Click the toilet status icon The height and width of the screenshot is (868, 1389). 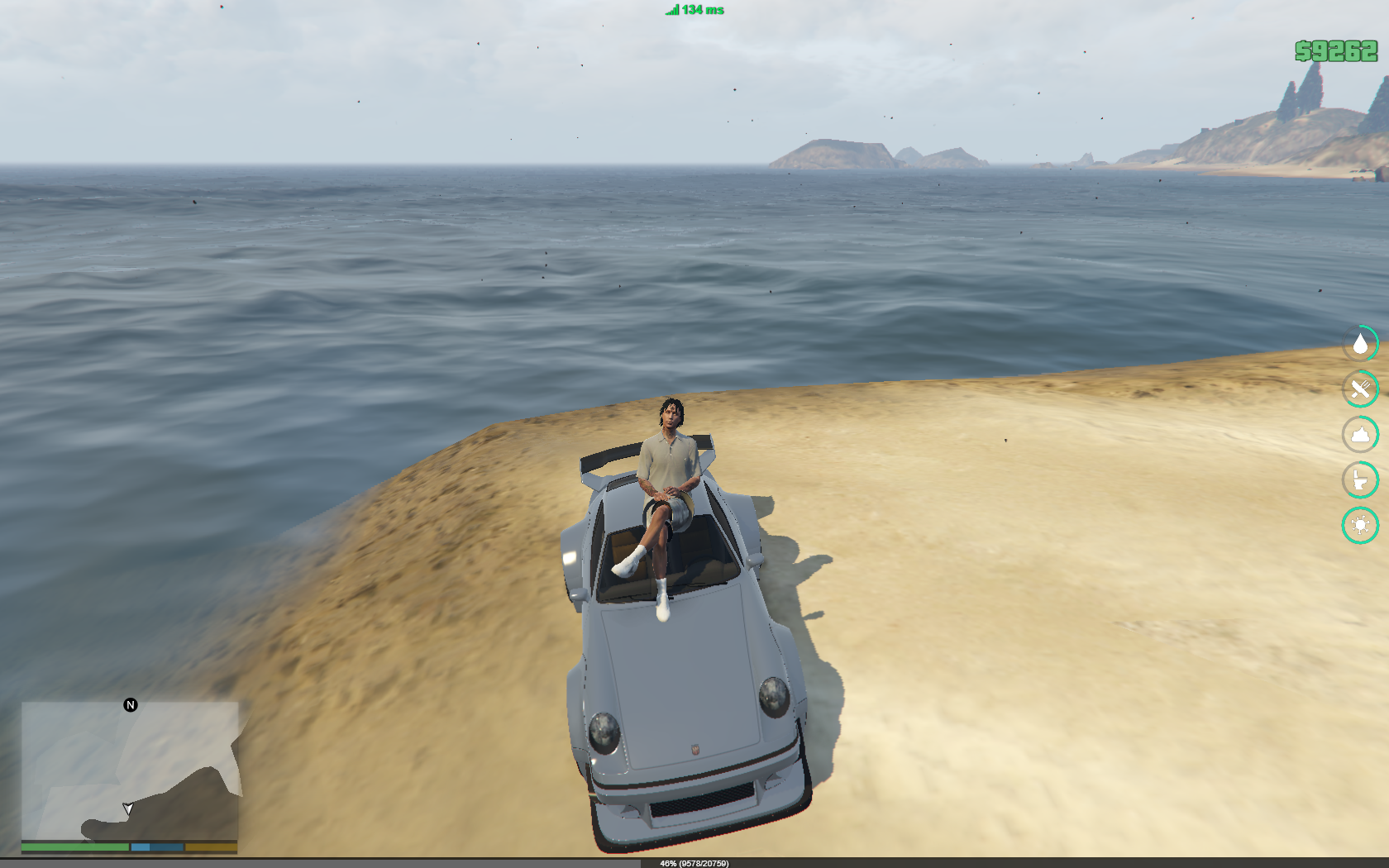point(1360,479)
